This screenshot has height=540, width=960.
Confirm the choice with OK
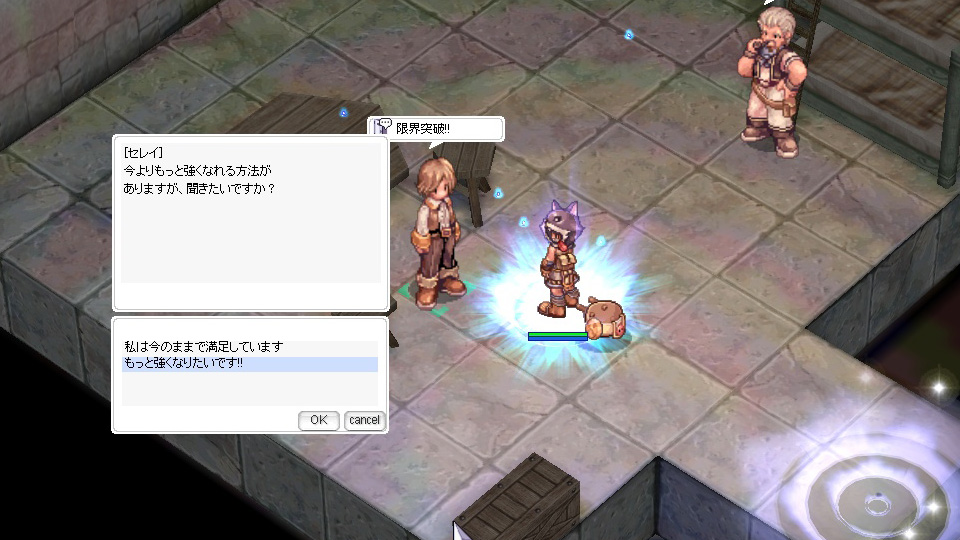click(x=319, y=420)
